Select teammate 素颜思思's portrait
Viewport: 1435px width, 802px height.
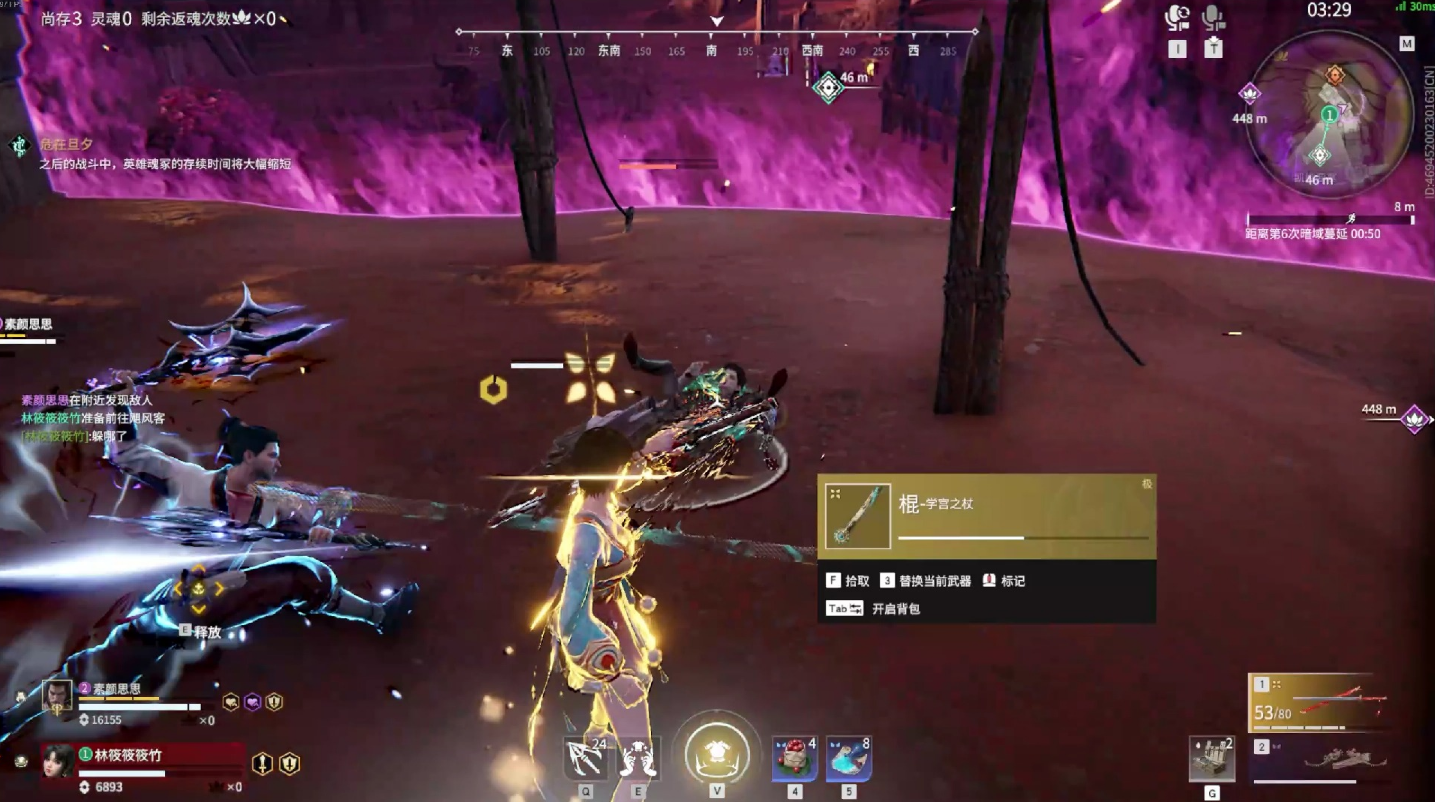coord(57,697)
